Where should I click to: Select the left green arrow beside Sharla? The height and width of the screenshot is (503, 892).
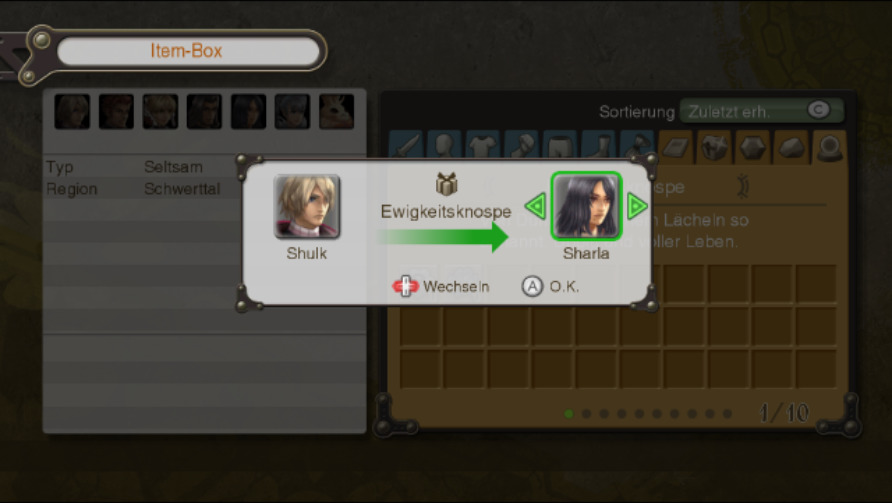click(x=535, y=206)
